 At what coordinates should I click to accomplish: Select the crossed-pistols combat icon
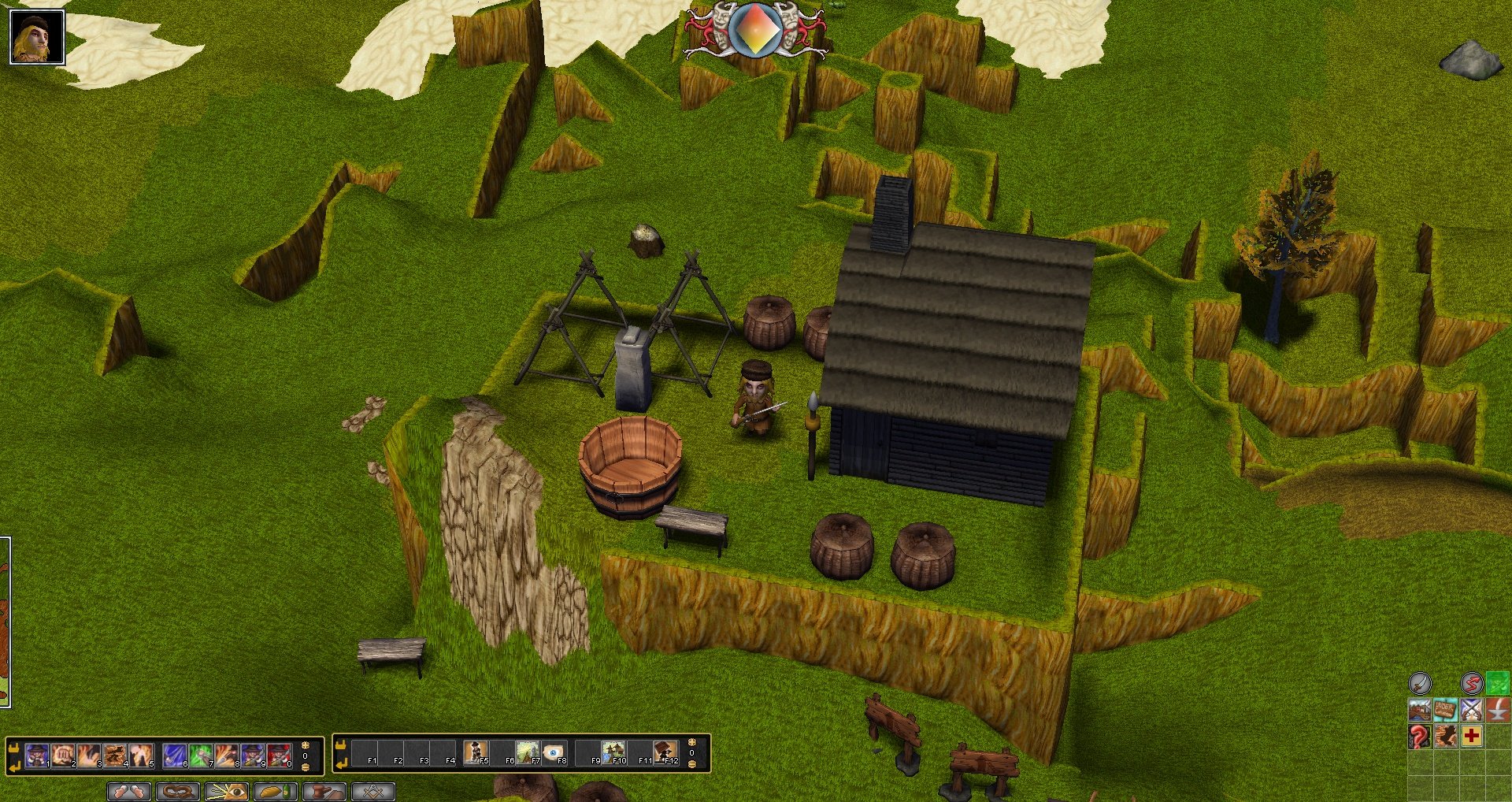tap(1472, 710)
